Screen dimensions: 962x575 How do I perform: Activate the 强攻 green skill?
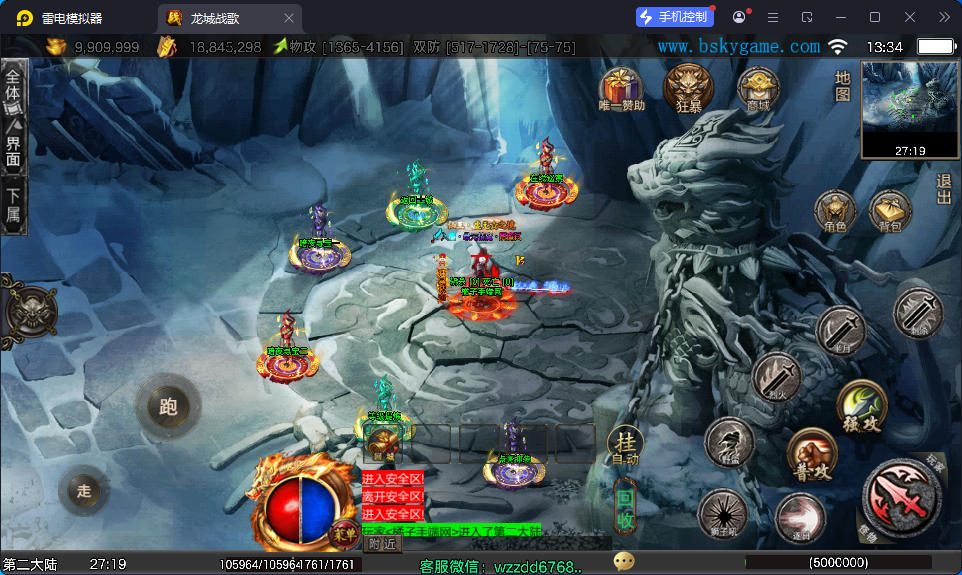coord(861,403)
